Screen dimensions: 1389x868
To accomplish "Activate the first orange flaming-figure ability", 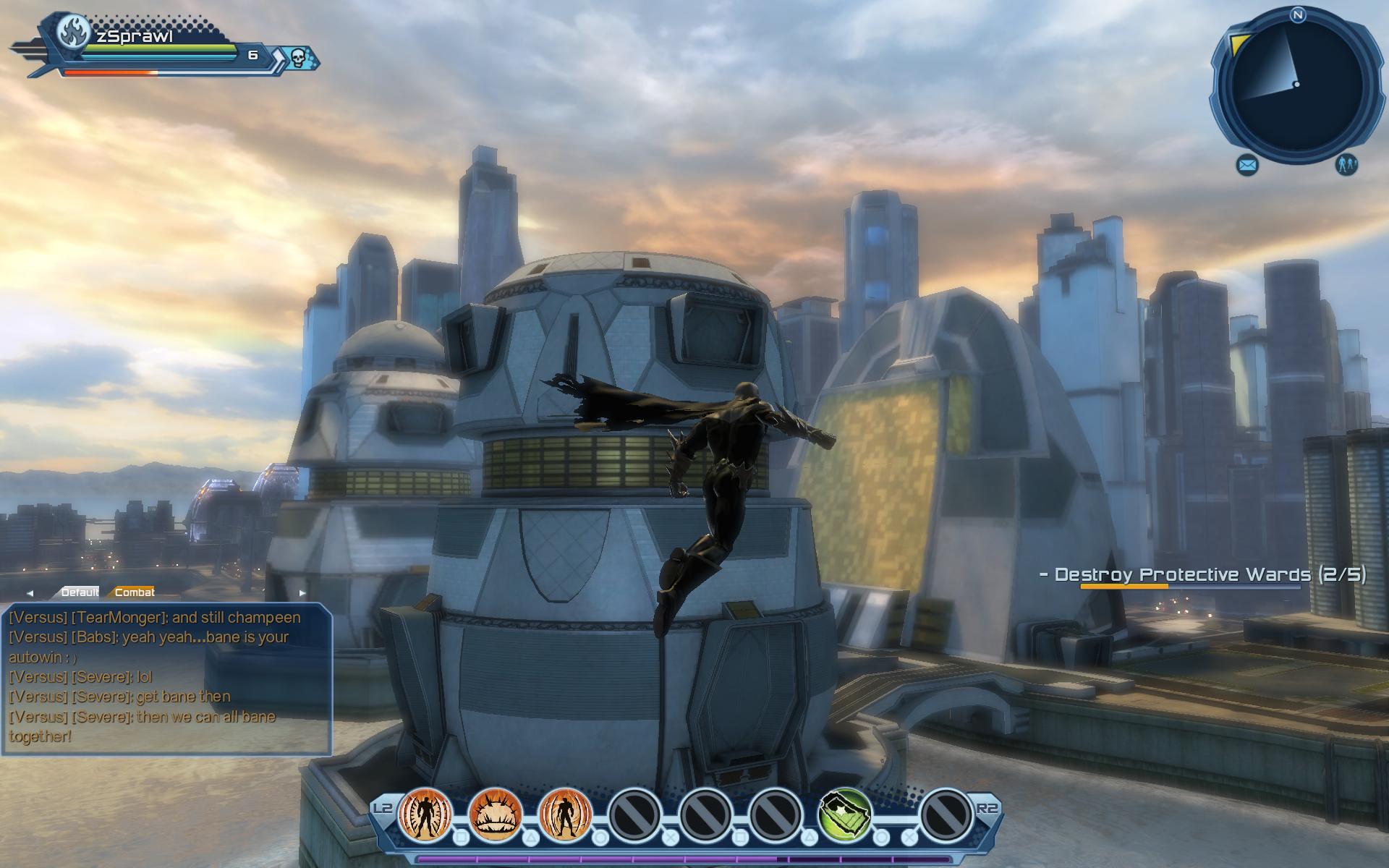I will pyautogui.click(x=425, y=814).
